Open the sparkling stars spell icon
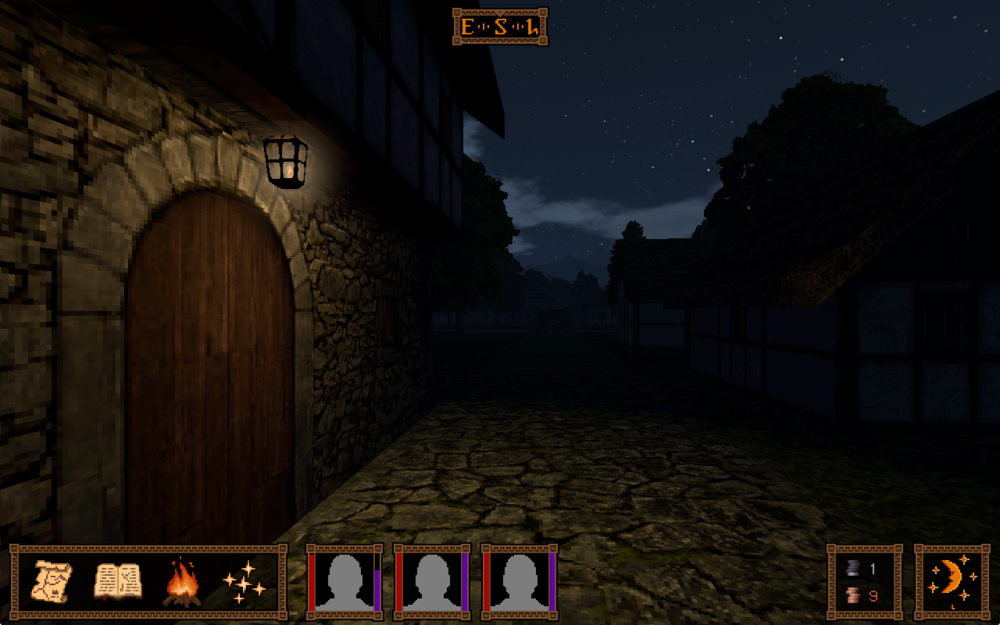 [244, 582]
